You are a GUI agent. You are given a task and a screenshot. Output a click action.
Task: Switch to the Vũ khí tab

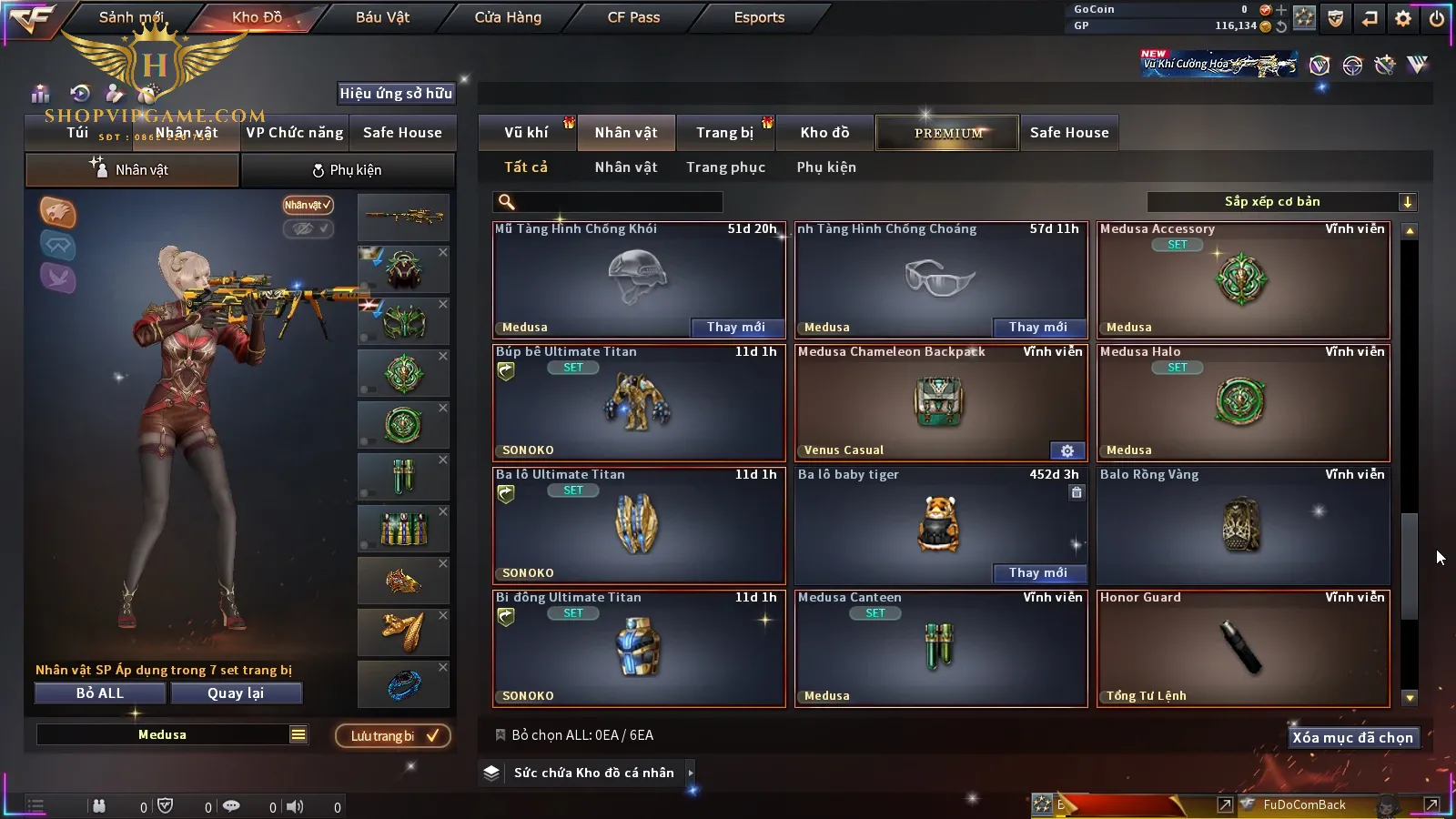[x=526, y=133]
